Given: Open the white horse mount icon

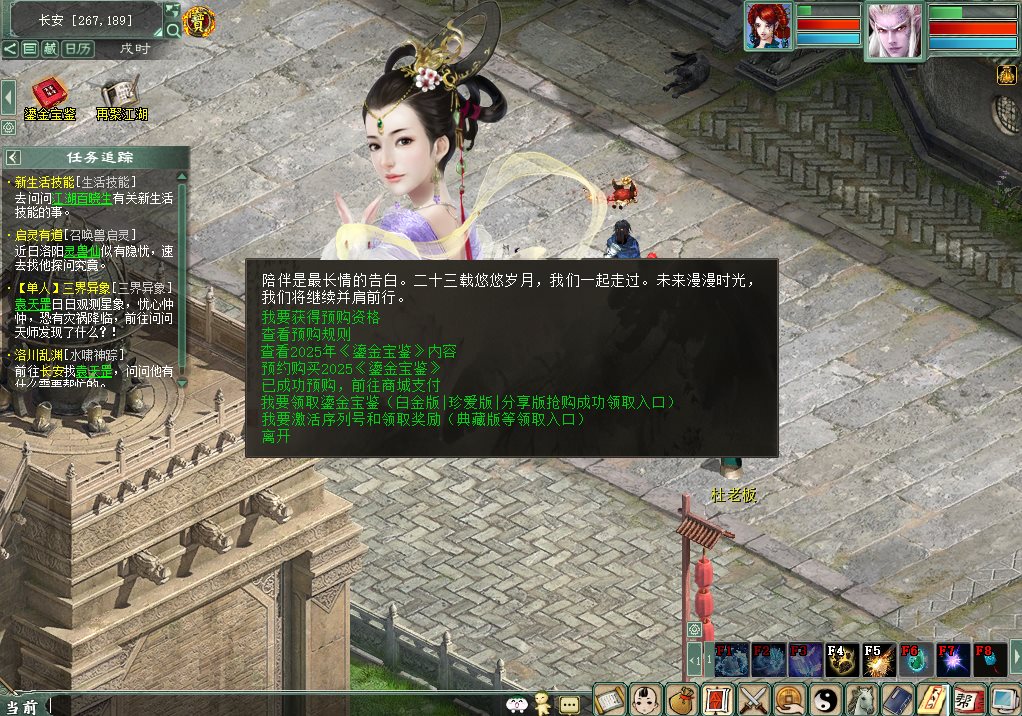Looking at the screenshot, I should 861,697.
